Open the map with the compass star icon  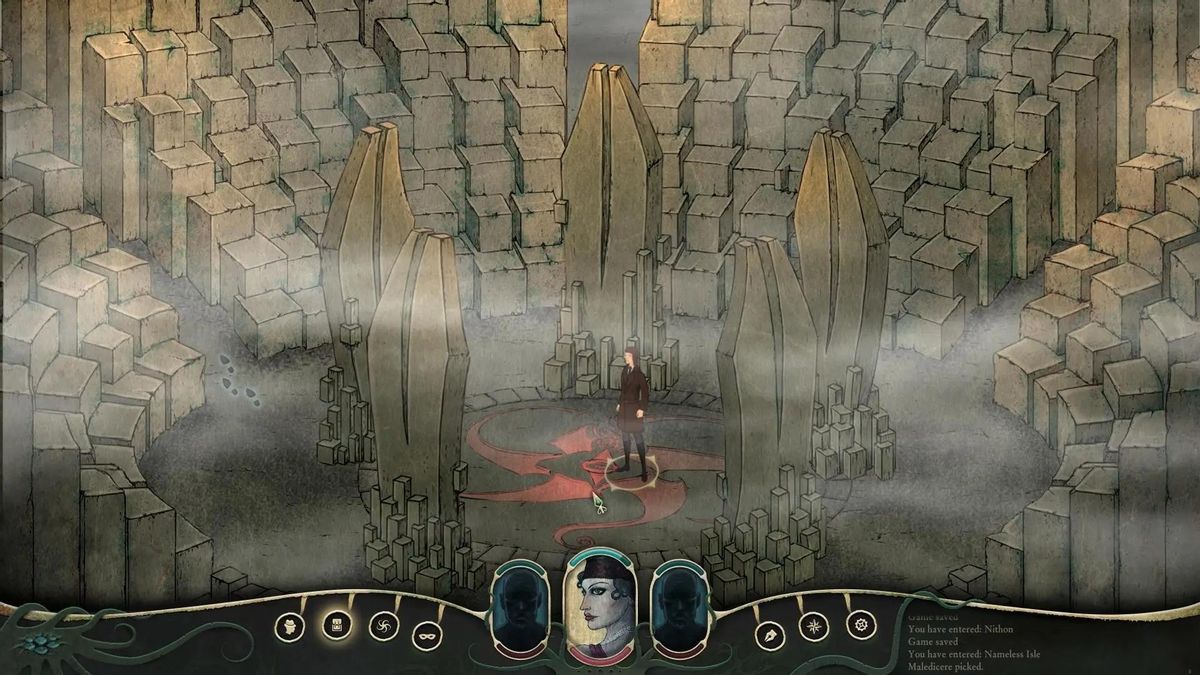[x=814, y=627]
